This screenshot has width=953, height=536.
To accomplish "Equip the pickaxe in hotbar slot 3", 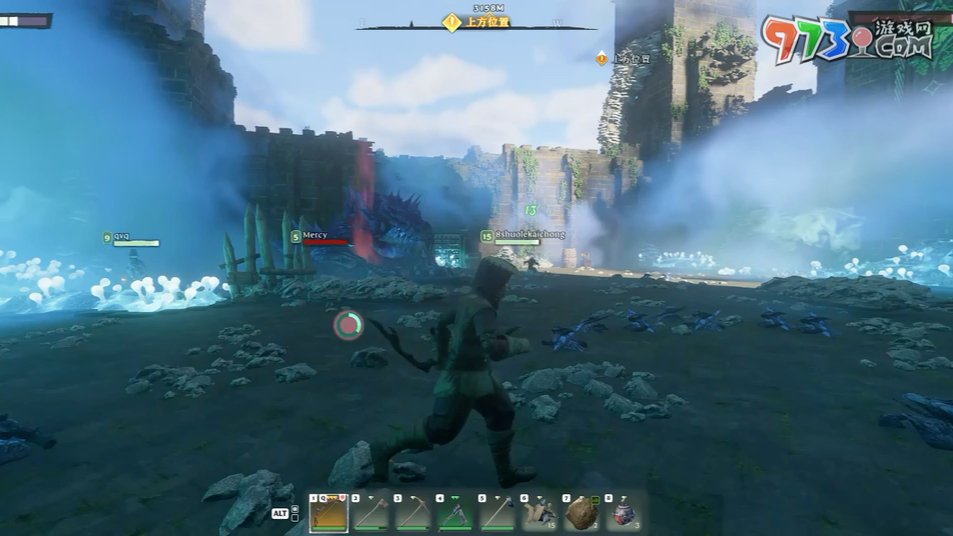I will (x=412, y=514).
